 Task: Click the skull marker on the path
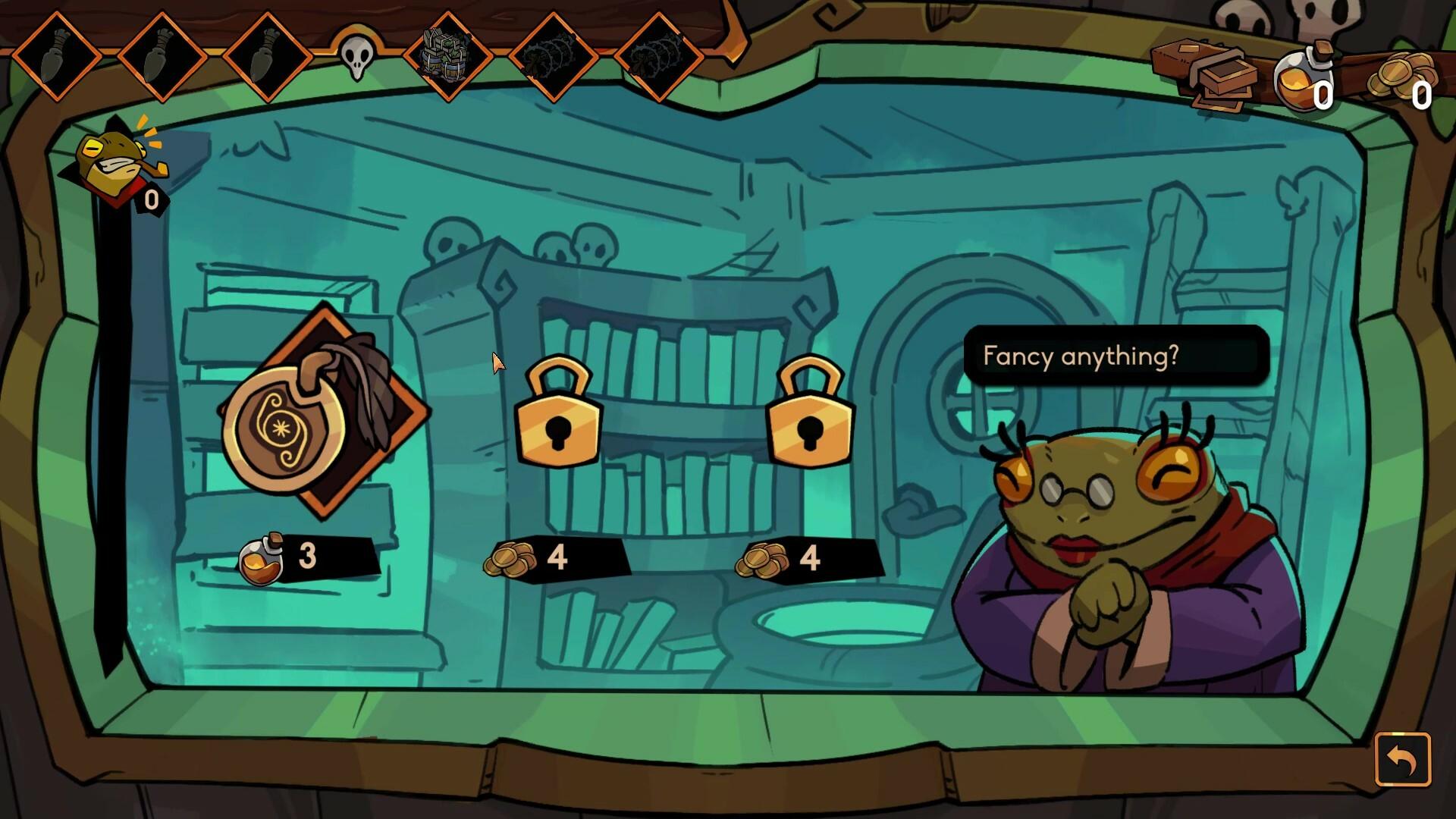[358, 57]
